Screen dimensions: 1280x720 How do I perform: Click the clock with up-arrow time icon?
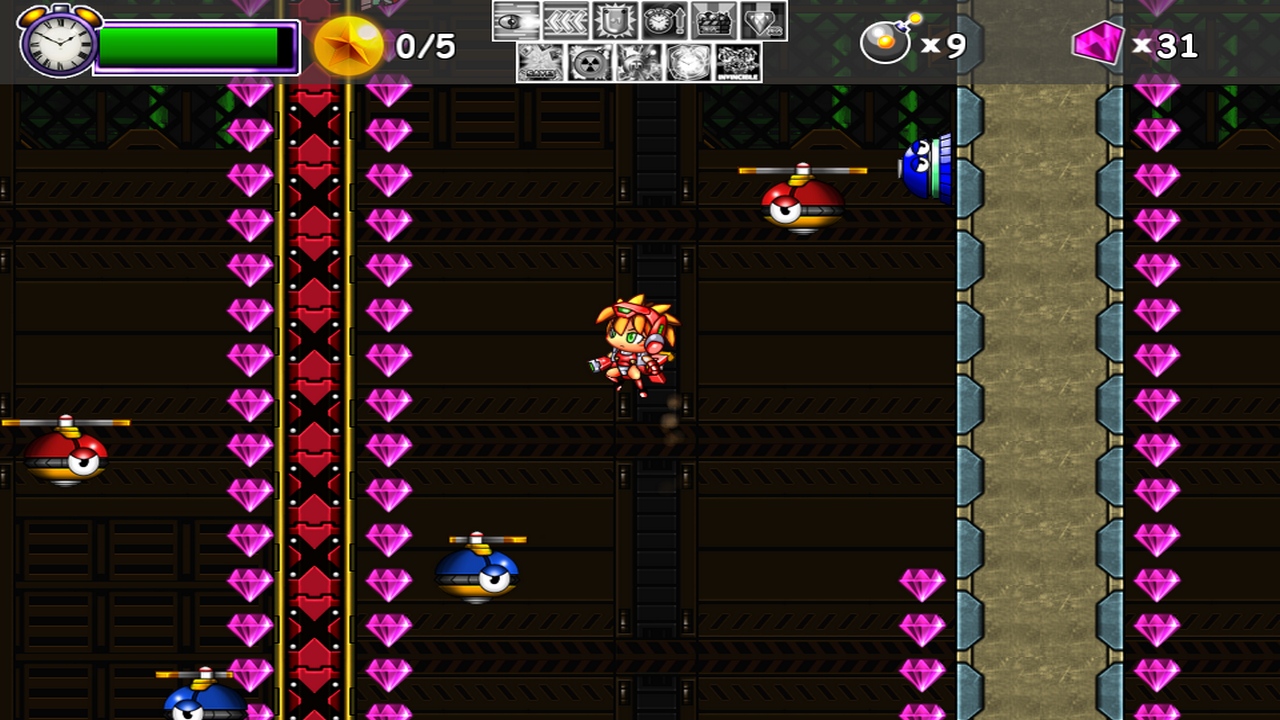666,20
